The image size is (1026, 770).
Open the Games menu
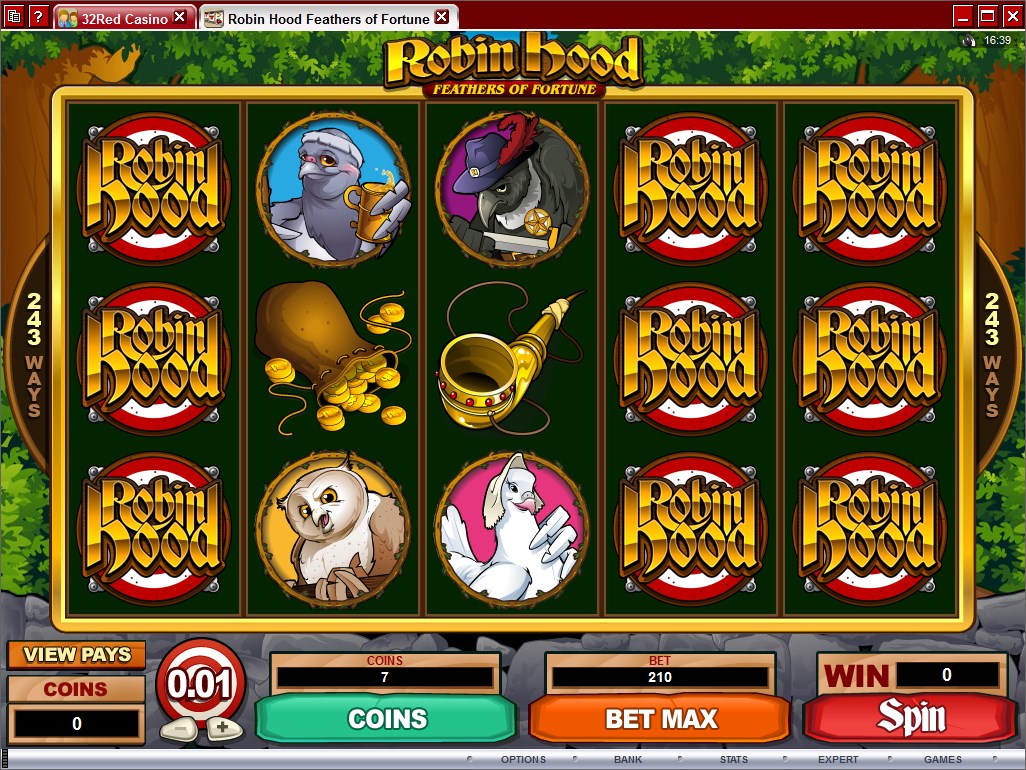[x=942, y=760]
